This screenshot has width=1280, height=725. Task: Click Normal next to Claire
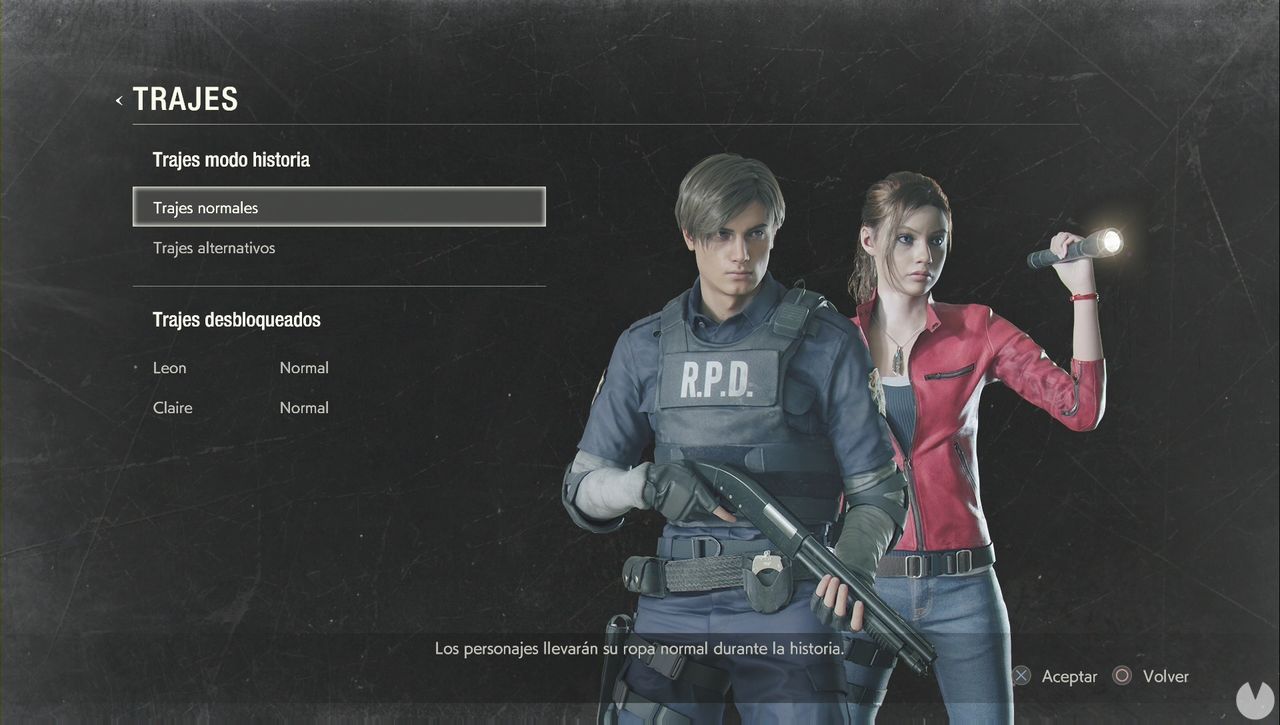click(x=304, y=408)
